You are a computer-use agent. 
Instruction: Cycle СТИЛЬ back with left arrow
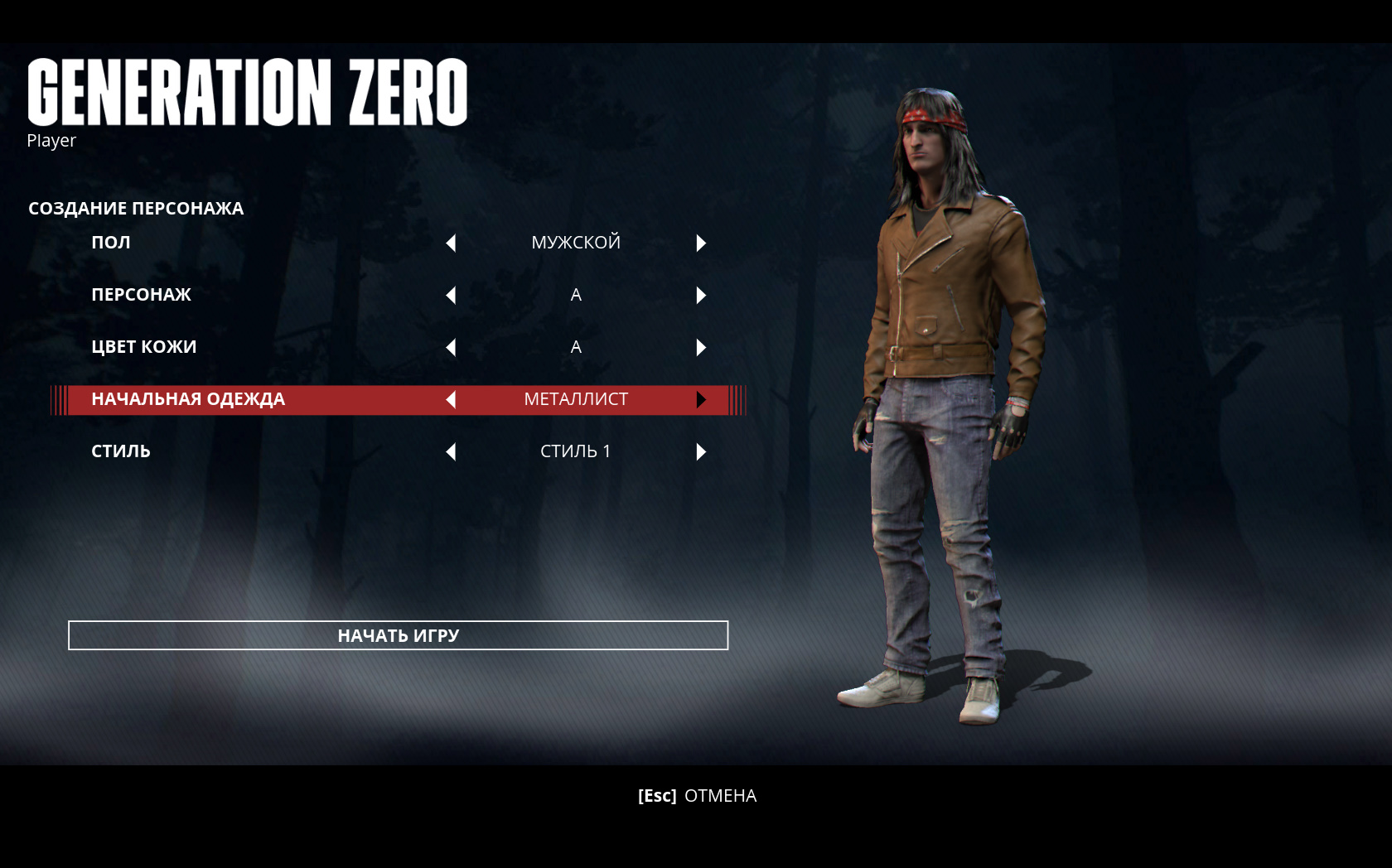[x=451, y=451]
